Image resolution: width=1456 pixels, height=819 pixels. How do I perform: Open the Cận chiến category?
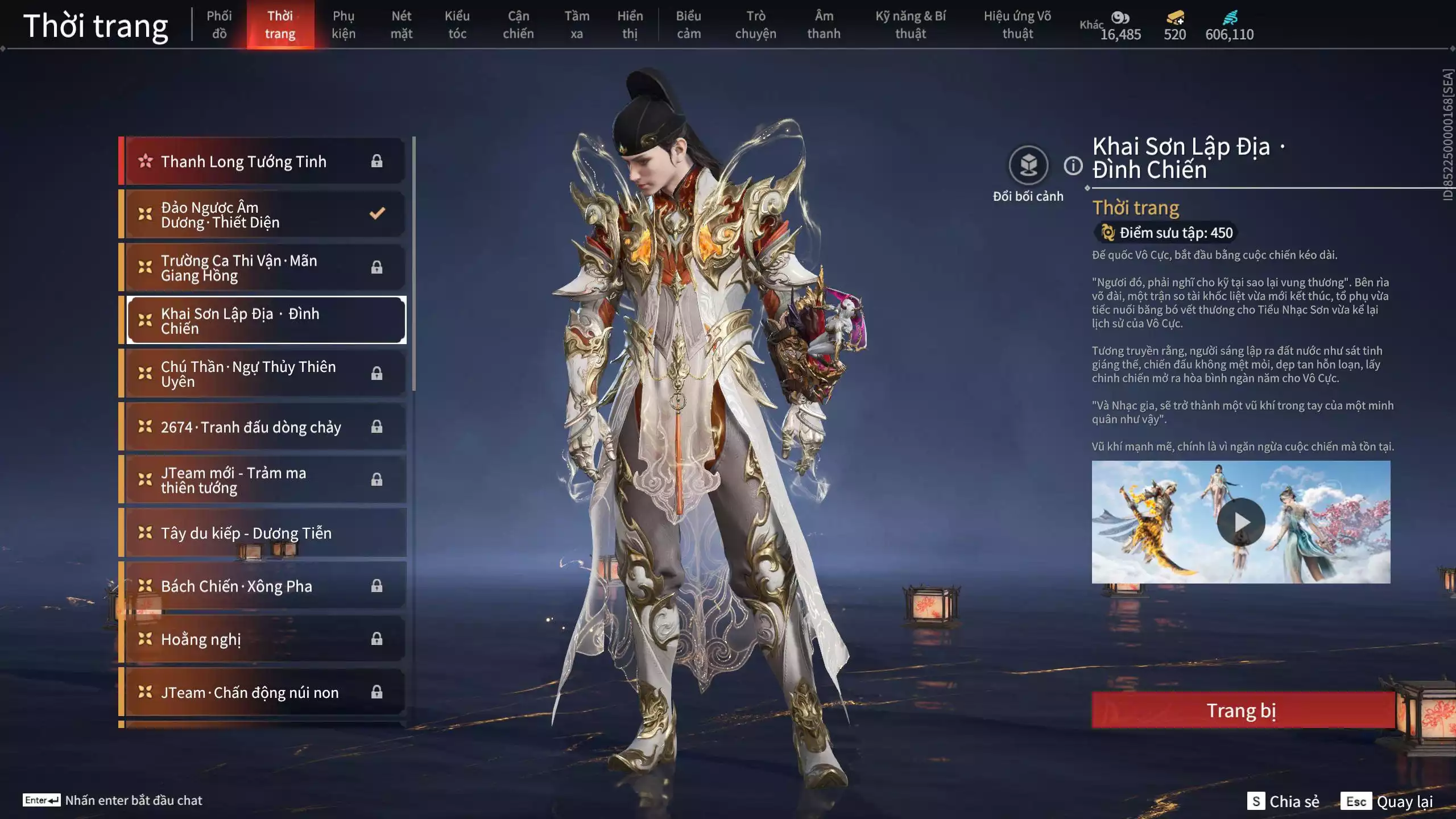pyautogui.click(x=518, y=25)
